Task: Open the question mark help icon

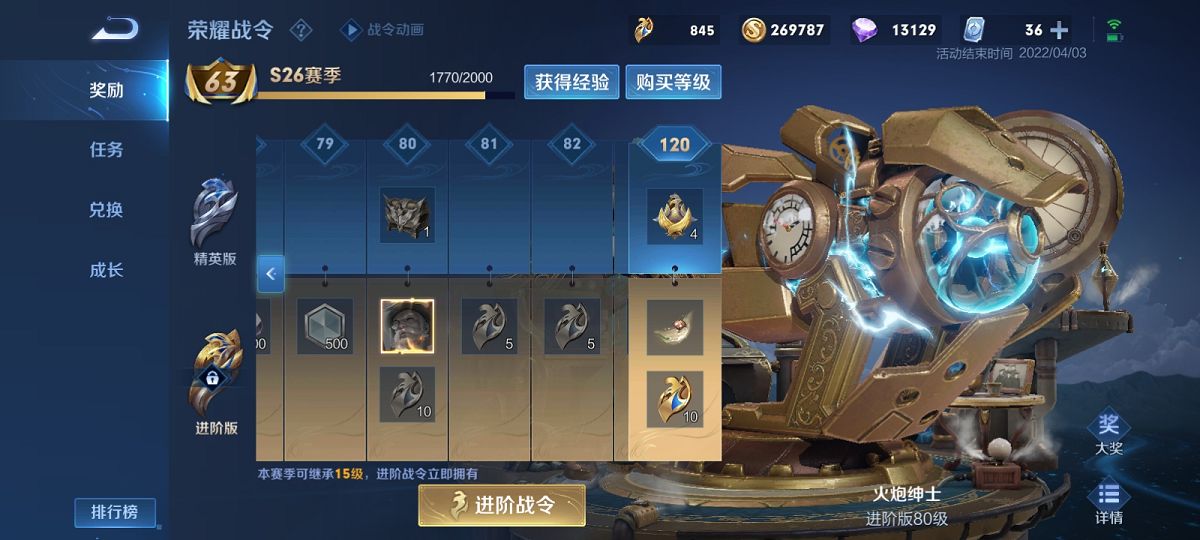Action: (301, 30)
